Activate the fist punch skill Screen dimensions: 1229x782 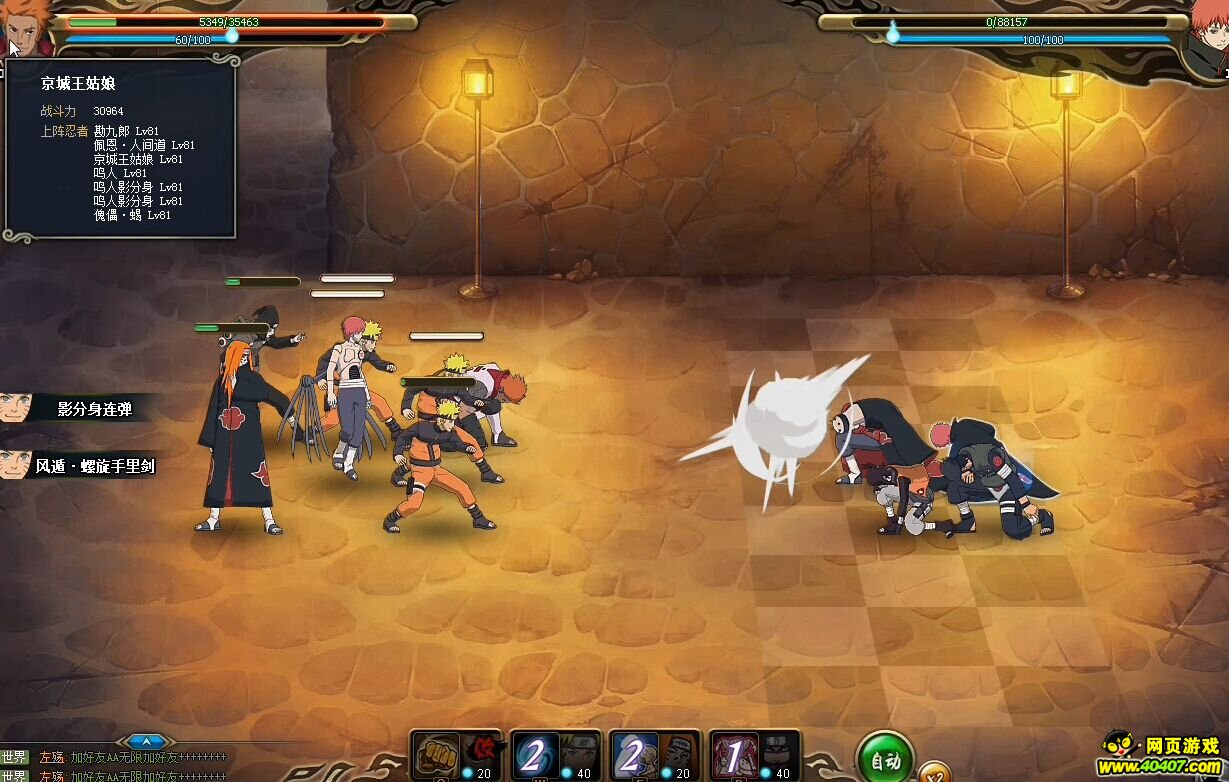(x=436, y=756)
